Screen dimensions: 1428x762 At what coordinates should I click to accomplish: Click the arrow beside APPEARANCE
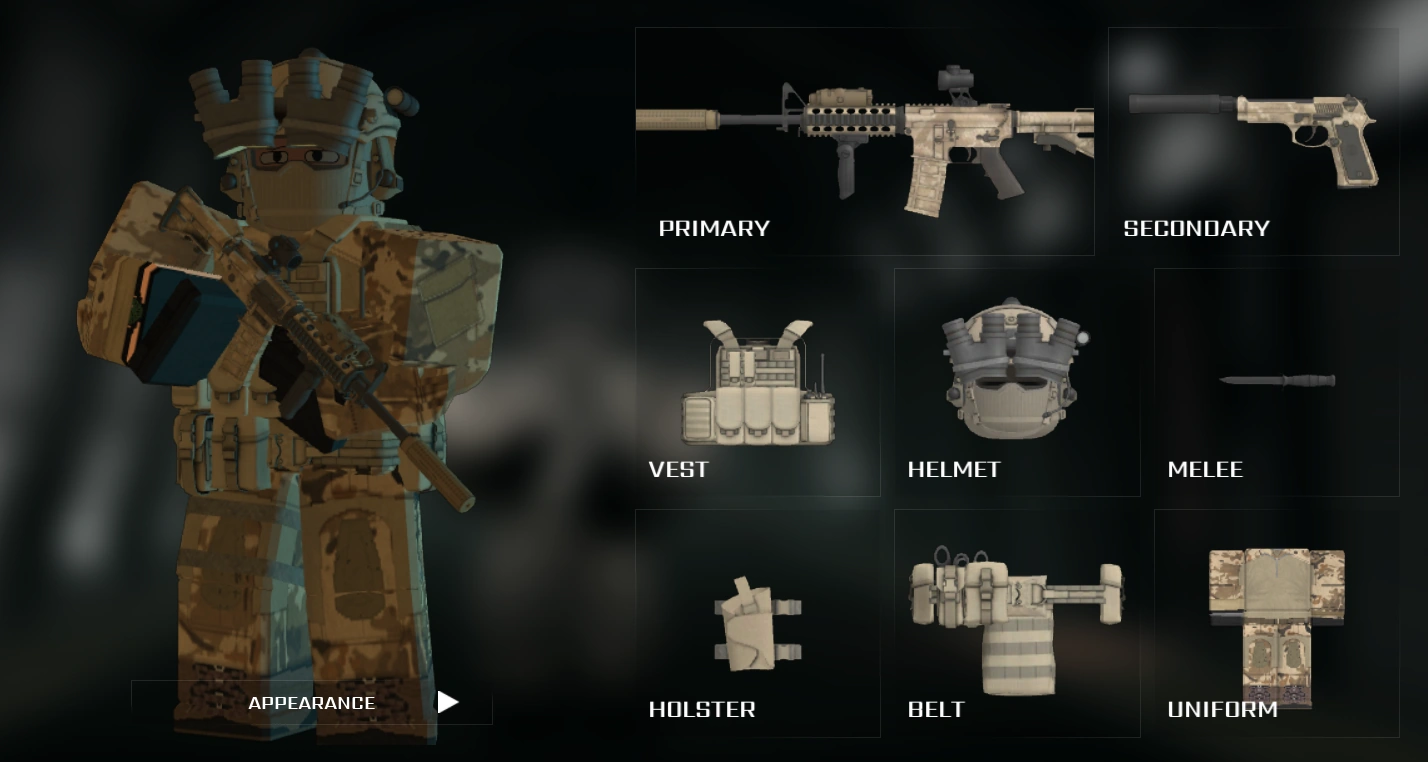tap(448, 702)
